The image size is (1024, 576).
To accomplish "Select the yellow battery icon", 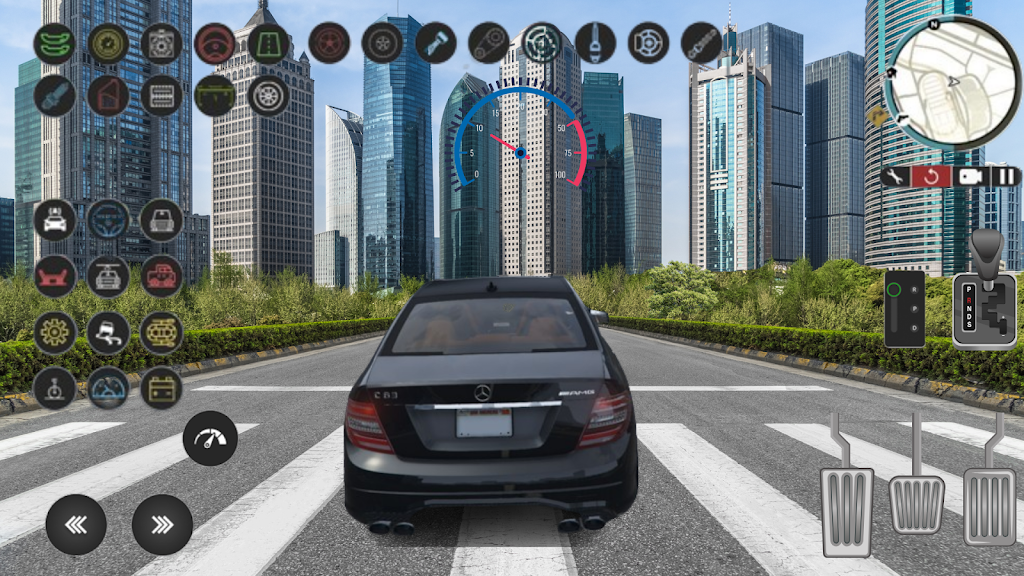I will [161, 388].
